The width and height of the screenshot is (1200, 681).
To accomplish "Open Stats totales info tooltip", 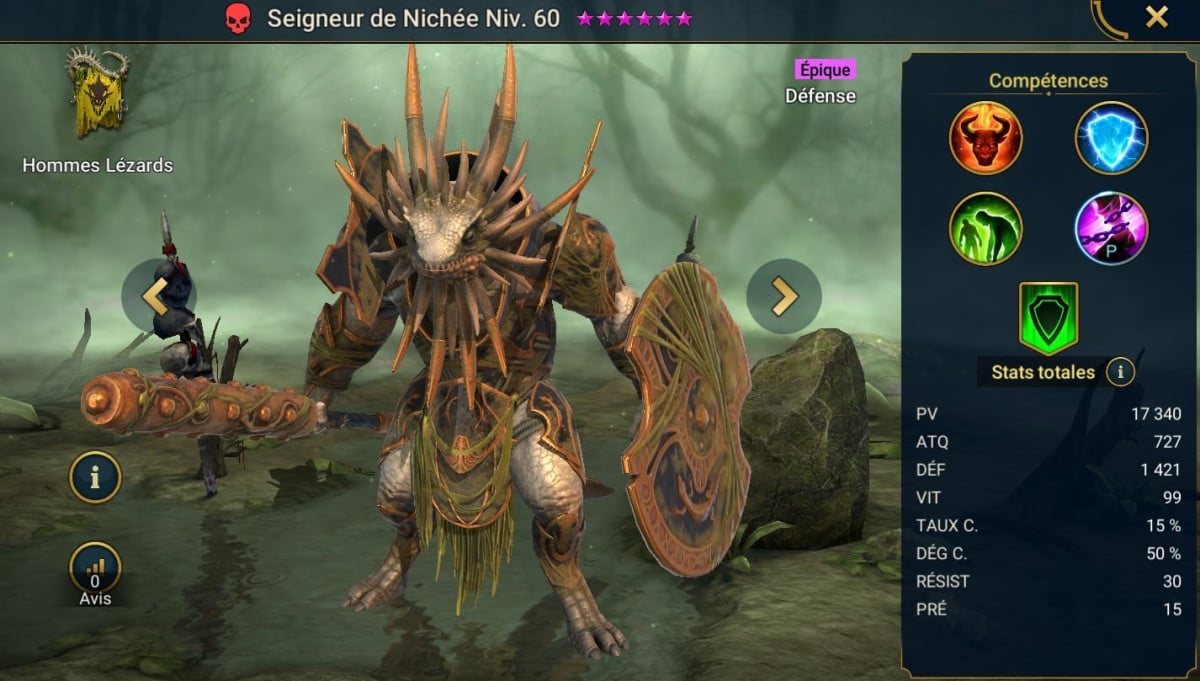I will [1120, 373].
